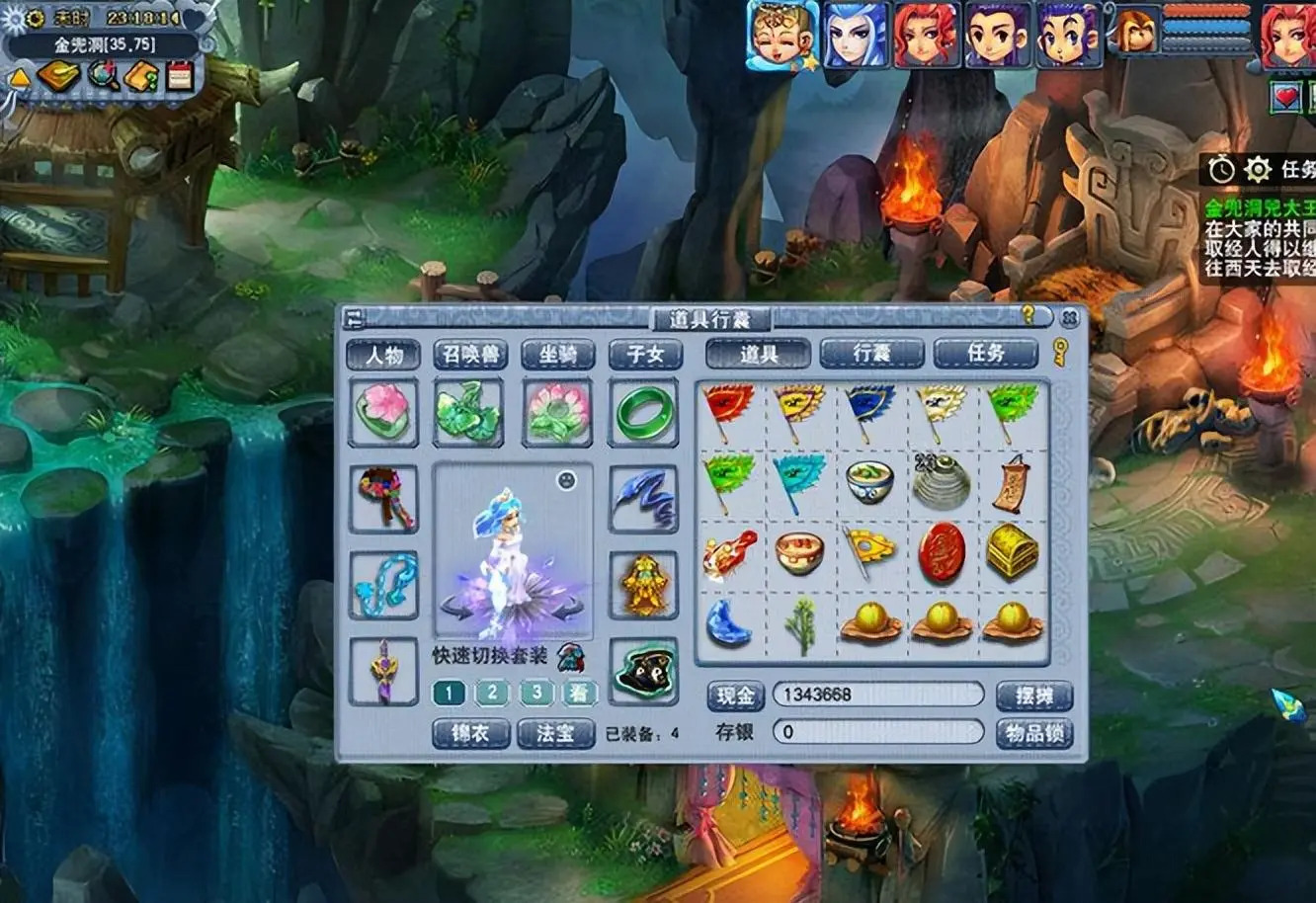Click the 摆摊 stall button
This screenshot has width=1316, height=903.
pos(1033,696)
